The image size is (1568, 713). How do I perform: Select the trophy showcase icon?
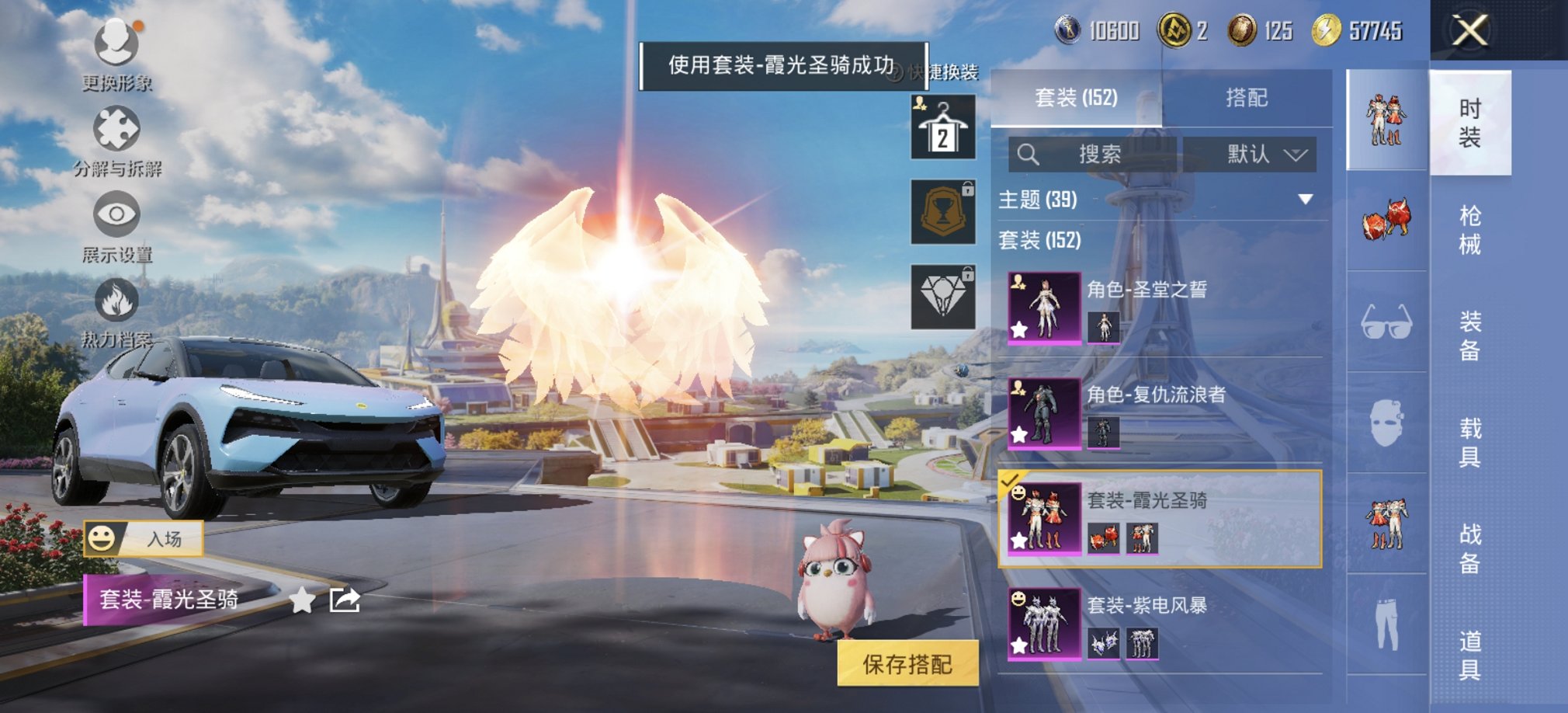pos(942,211)
